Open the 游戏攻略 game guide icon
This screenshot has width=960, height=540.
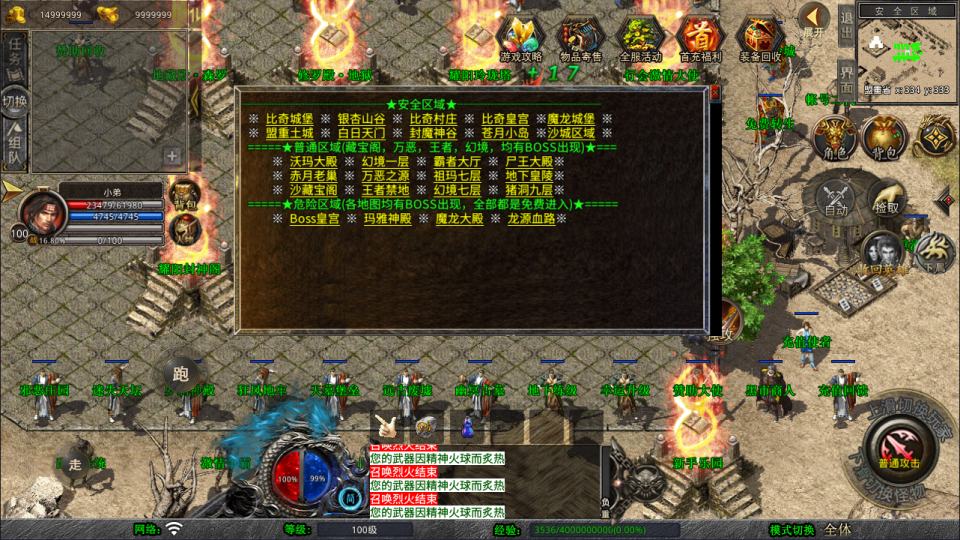click(x=520, y=38)
